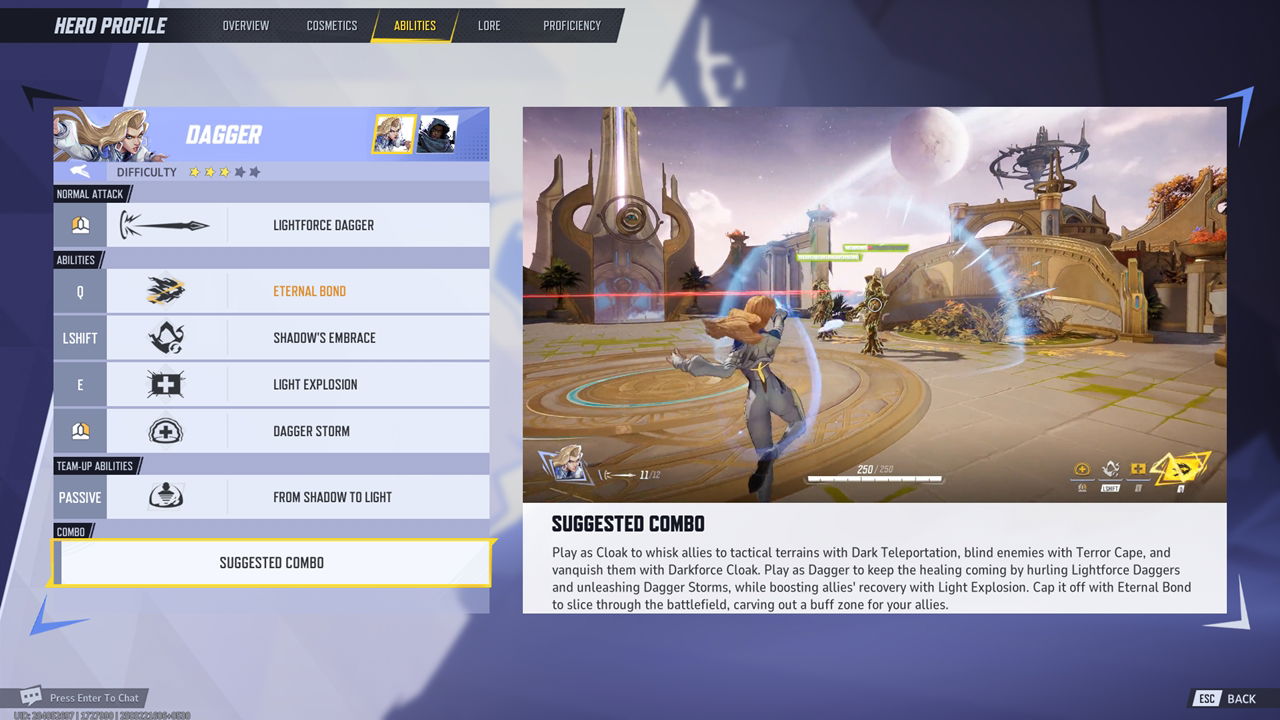This screenshot has width=1280, height=720.
Task: Click the ESC Back button
Action: (x=1222, y=698)
